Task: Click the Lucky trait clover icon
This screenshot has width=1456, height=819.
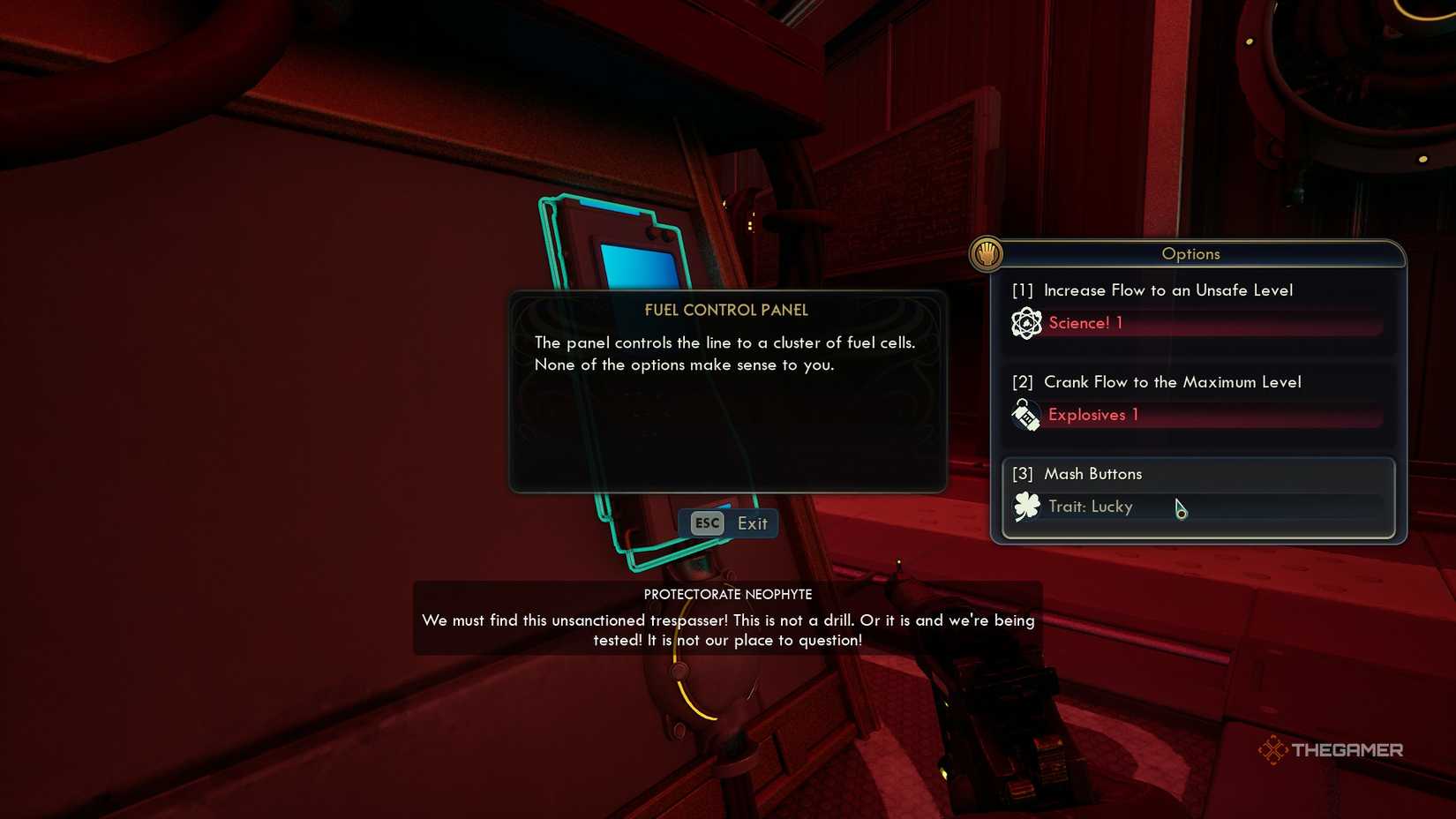Action: (x=1025, y=507)
